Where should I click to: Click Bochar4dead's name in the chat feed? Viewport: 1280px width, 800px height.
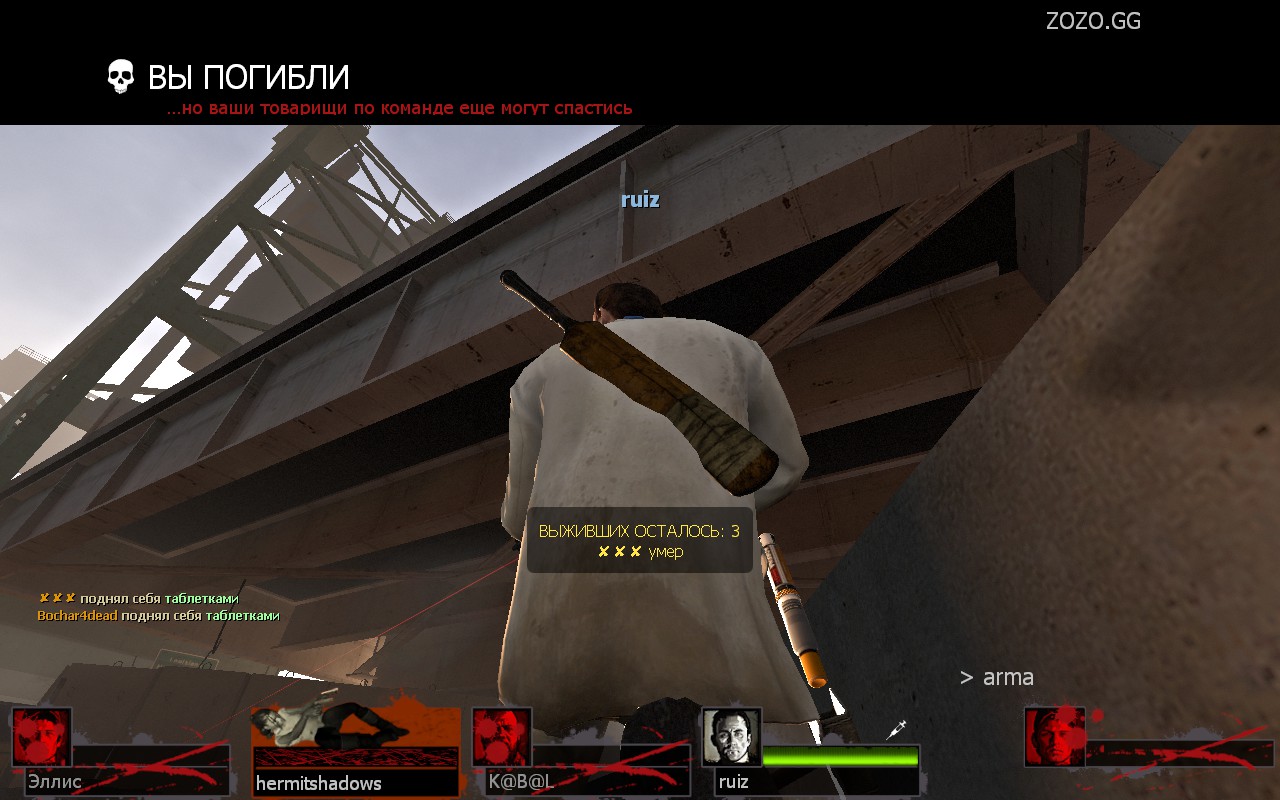77,616
